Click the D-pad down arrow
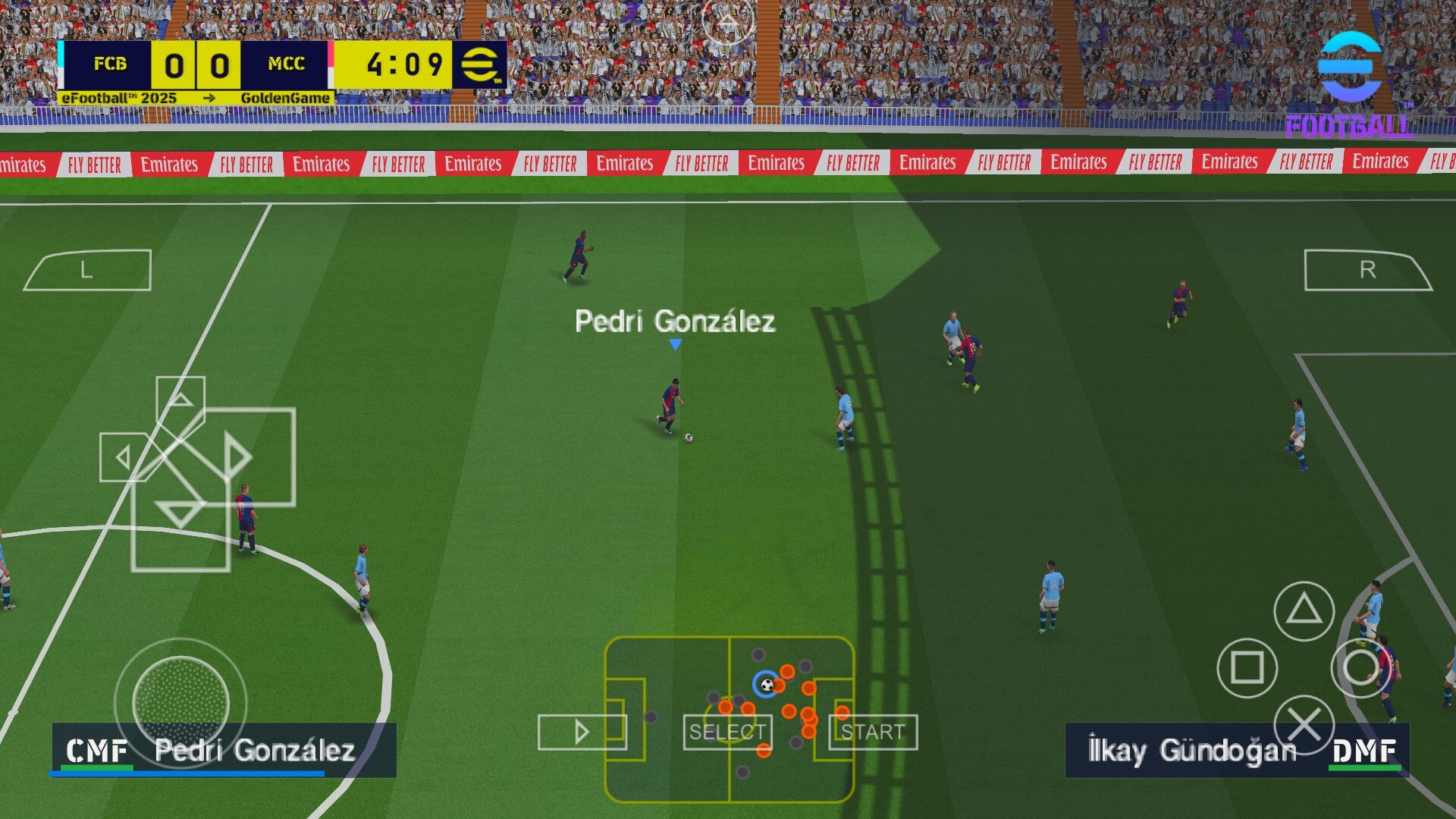The height and width of the screenshot is (819, 1456). (x=180, y=513)
